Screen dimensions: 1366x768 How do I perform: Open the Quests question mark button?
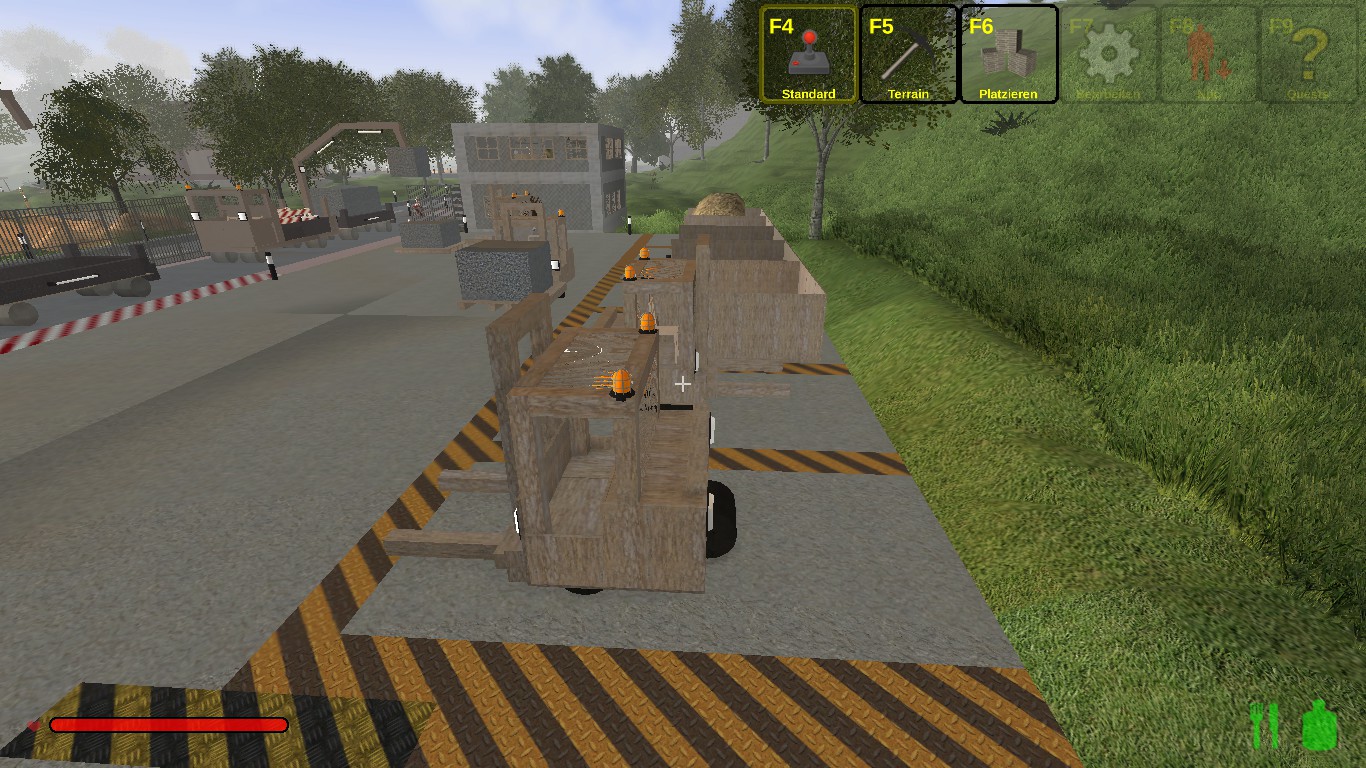click(1308, 54)
